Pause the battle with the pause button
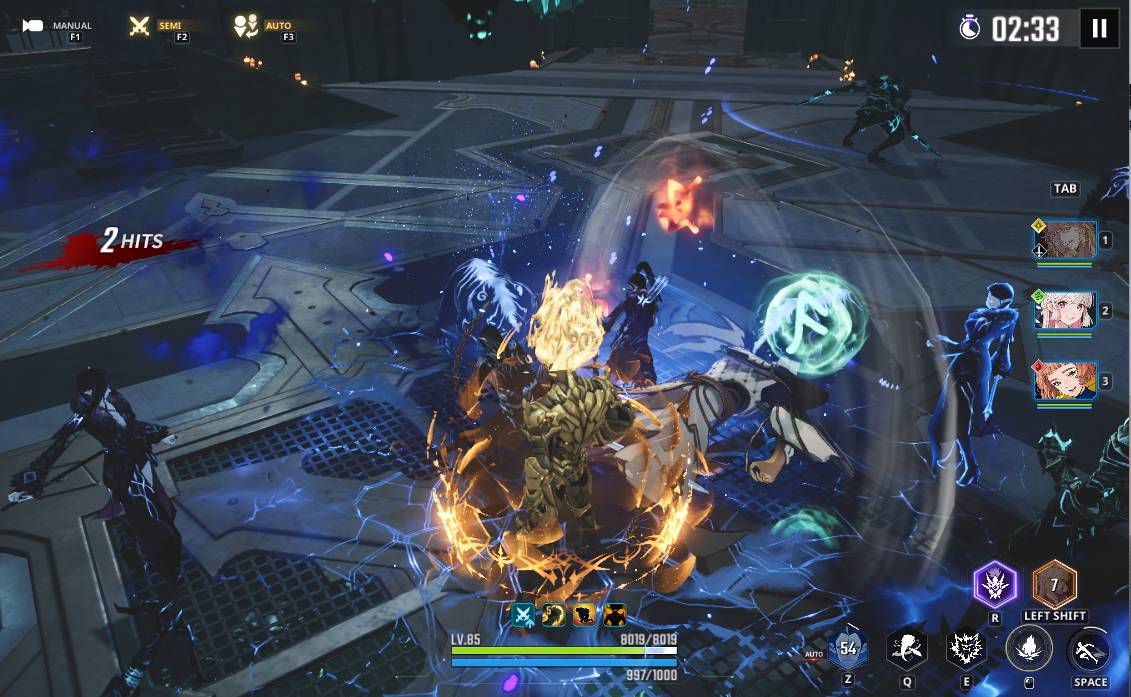Screen dimensions: 1131x697 click(1099, 28)
